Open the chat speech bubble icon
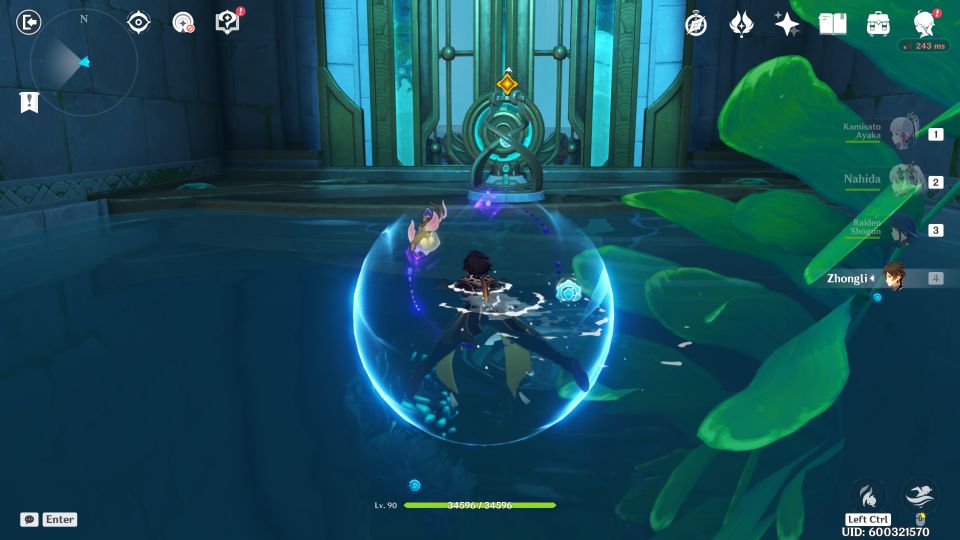960x540 pixels. (x=29, y=519)
